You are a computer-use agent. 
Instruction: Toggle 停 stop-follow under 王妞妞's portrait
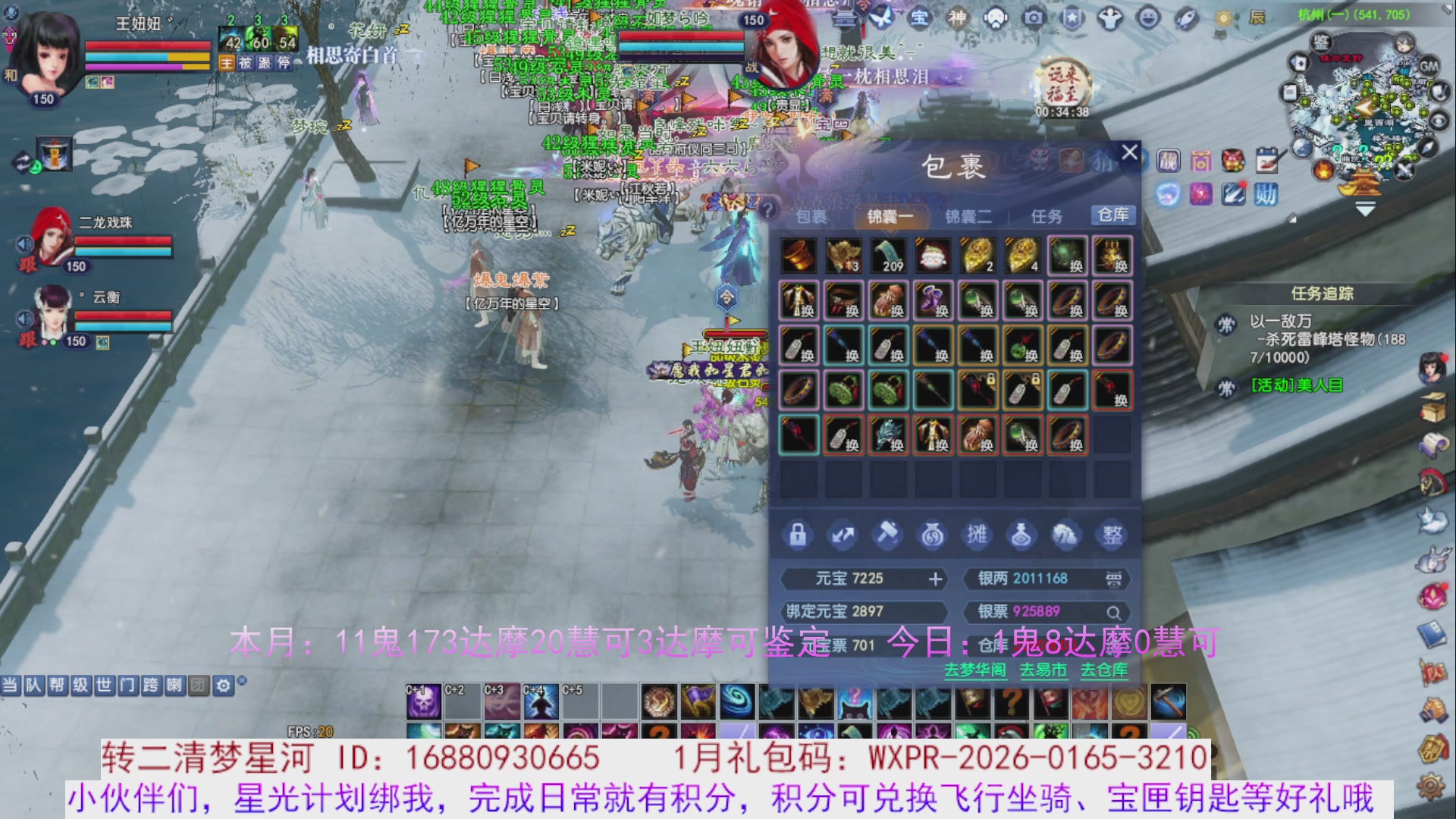284,64
